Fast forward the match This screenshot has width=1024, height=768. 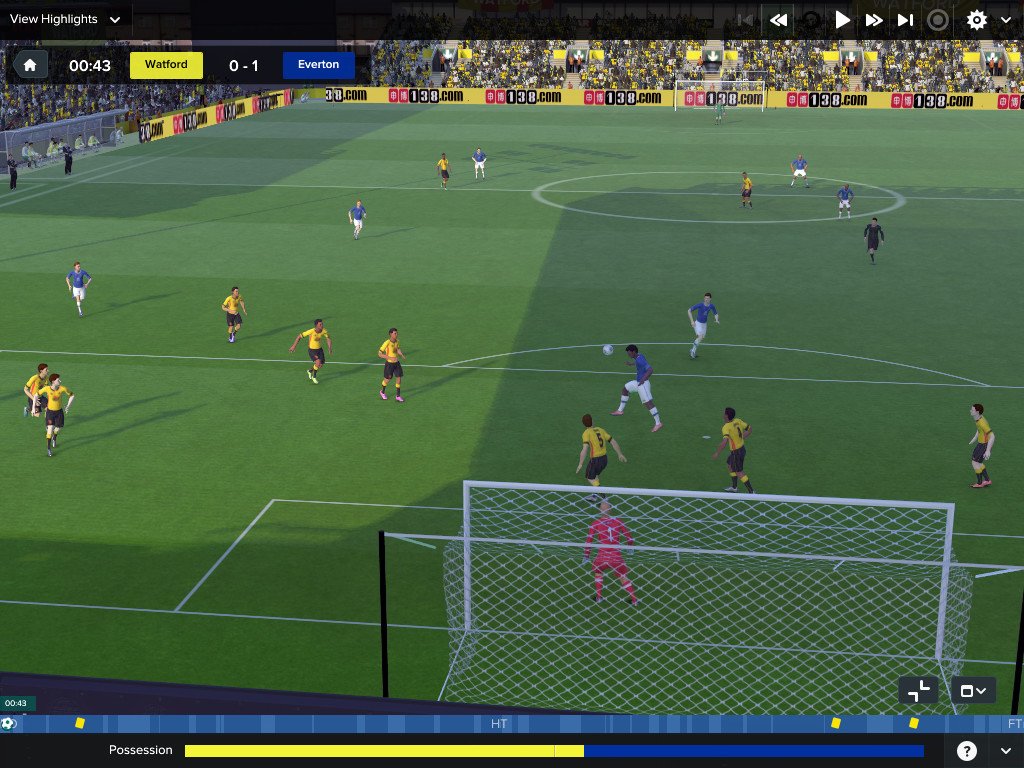point(874,20)
